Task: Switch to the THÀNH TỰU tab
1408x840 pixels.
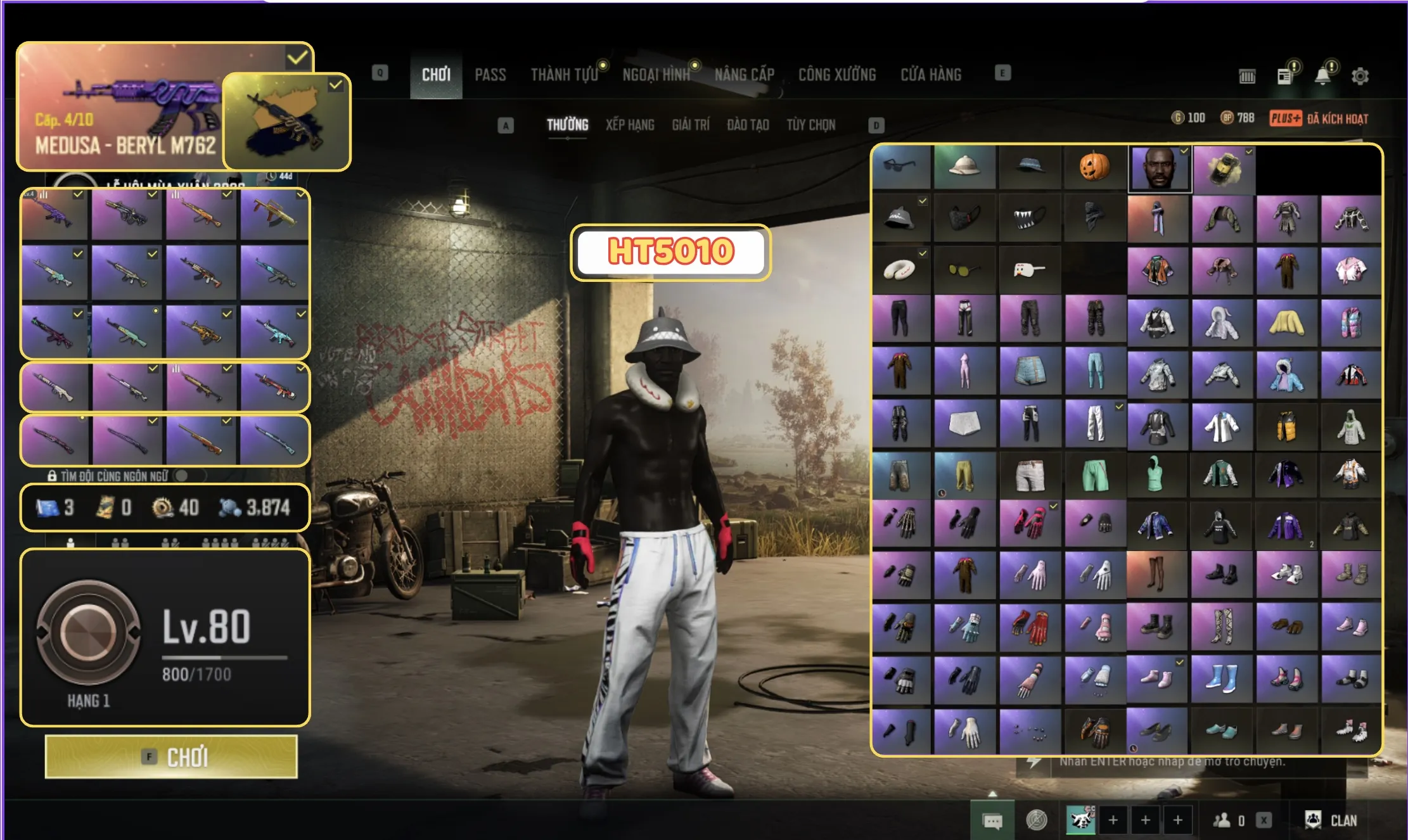Action: tap(564, 75)
